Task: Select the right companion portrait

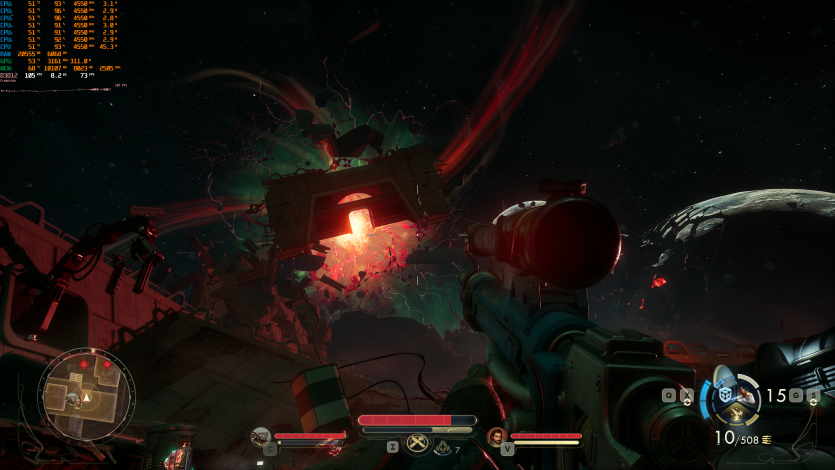Action: tap(496, 436)
